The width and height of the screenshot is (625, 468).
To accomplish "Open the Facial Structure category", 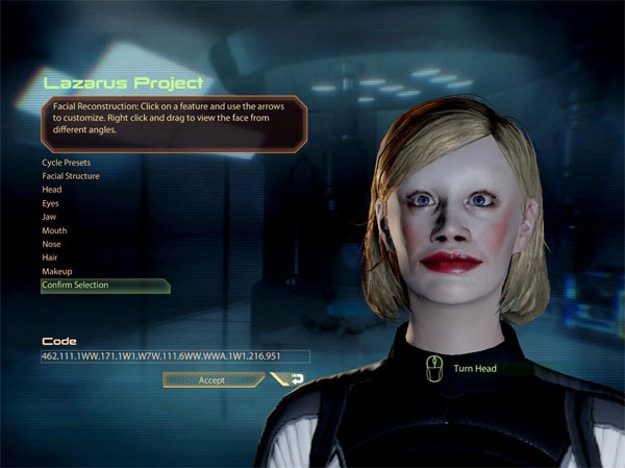I will point(70,176).
